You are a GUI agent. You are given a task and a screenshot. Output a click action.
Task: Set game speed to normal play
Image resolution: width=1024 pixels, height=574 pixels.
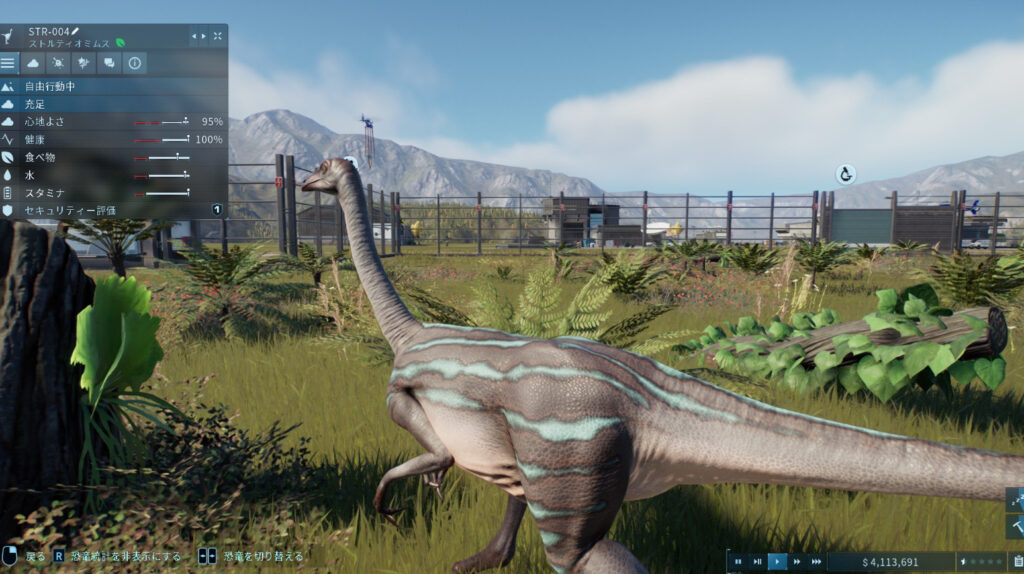tap(777, 562)
